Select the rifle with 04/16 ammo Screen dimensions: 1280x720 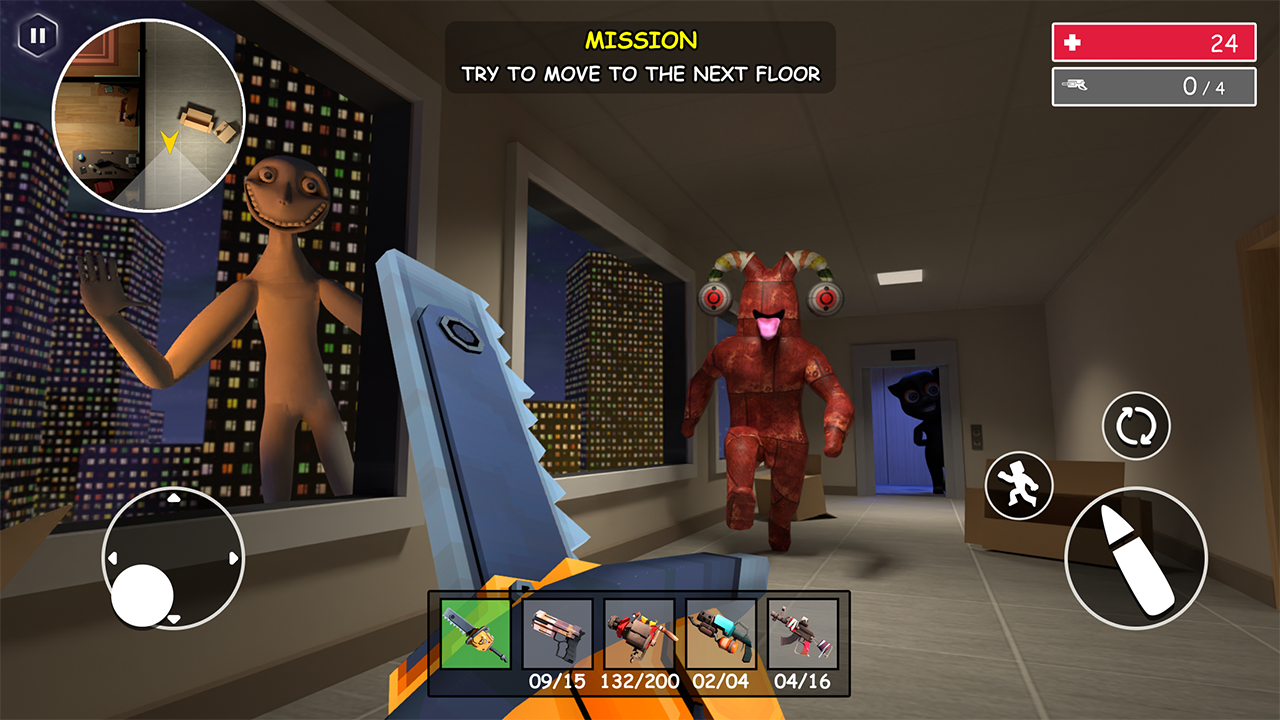[x=802, y=634]
